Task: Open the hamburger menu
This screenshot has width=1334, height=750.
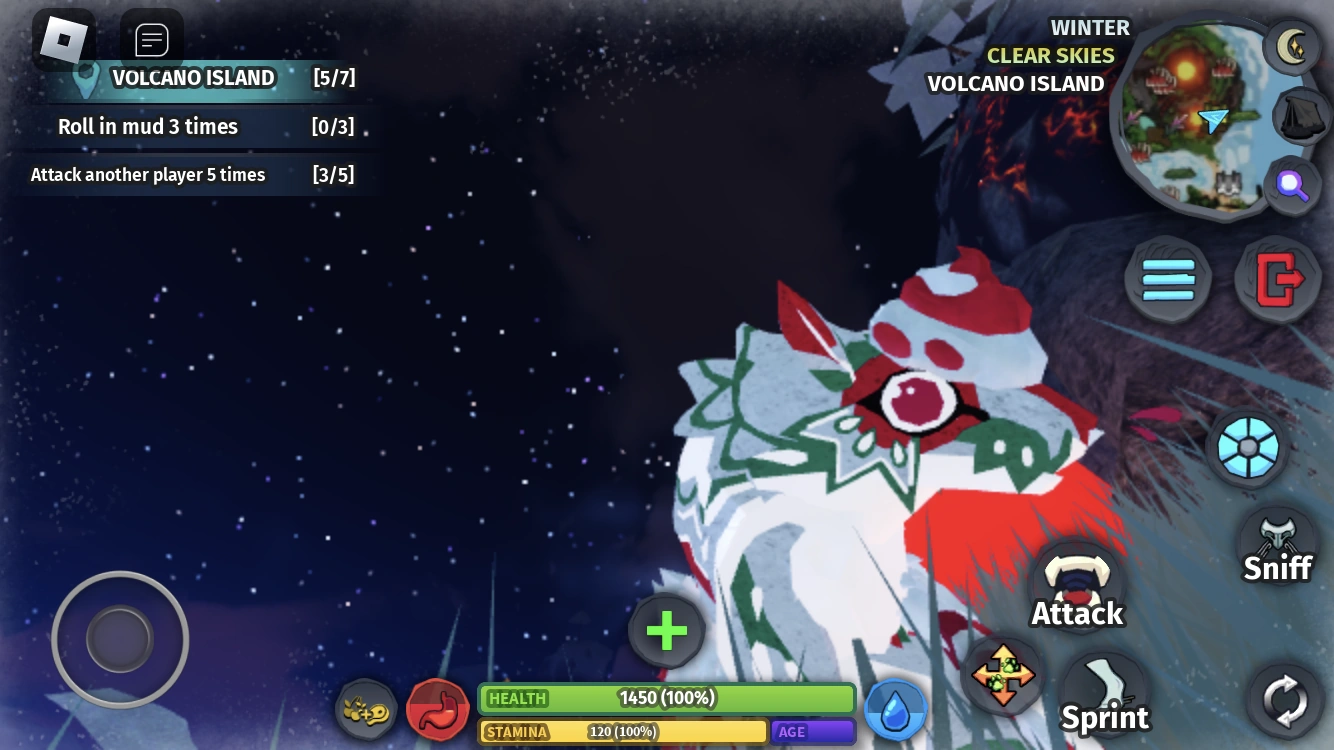Action: click(x=1168, y=279)
